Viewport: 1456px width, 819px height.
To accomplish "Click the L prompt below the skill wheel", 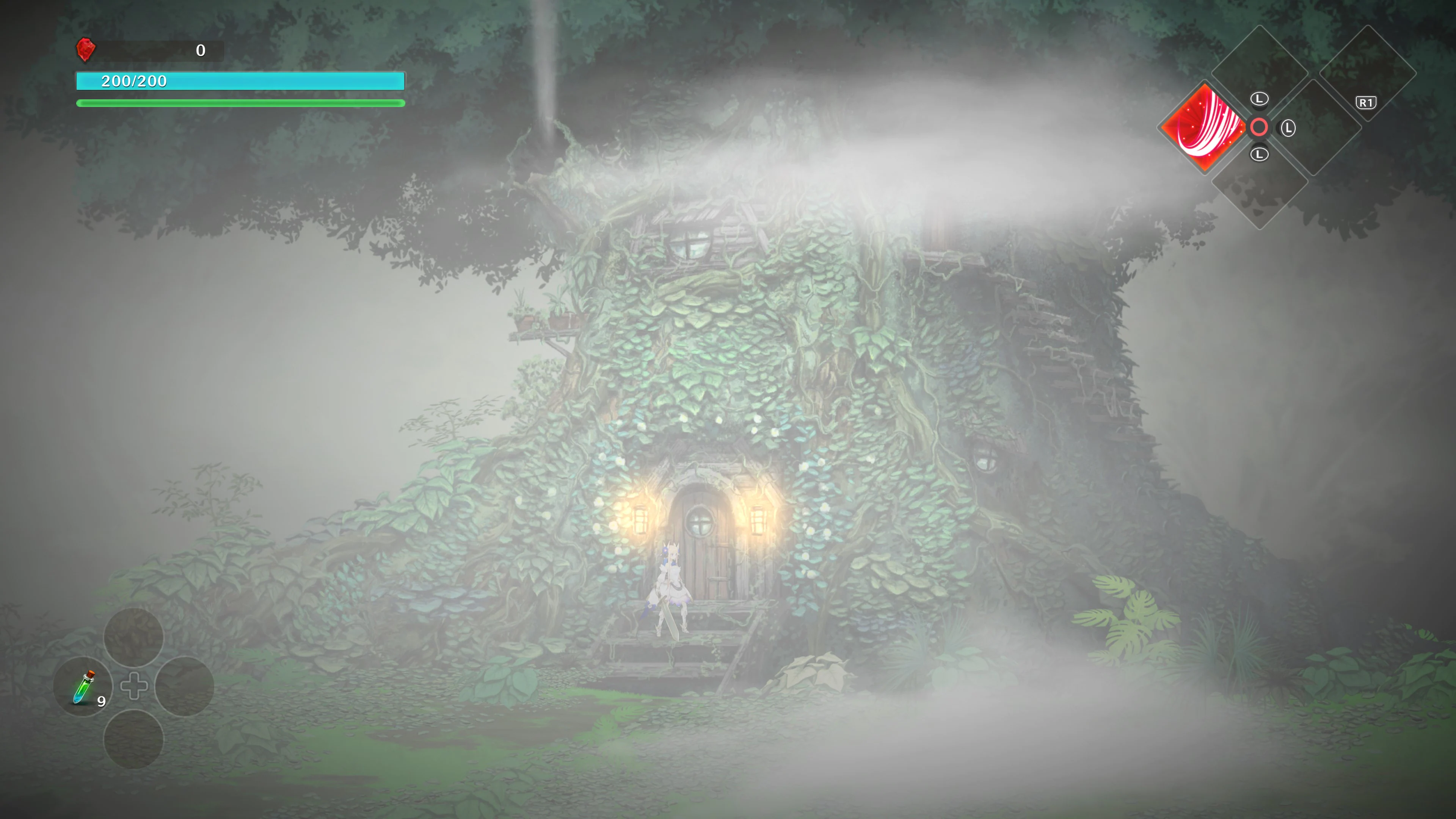I will click(1259, 154).
